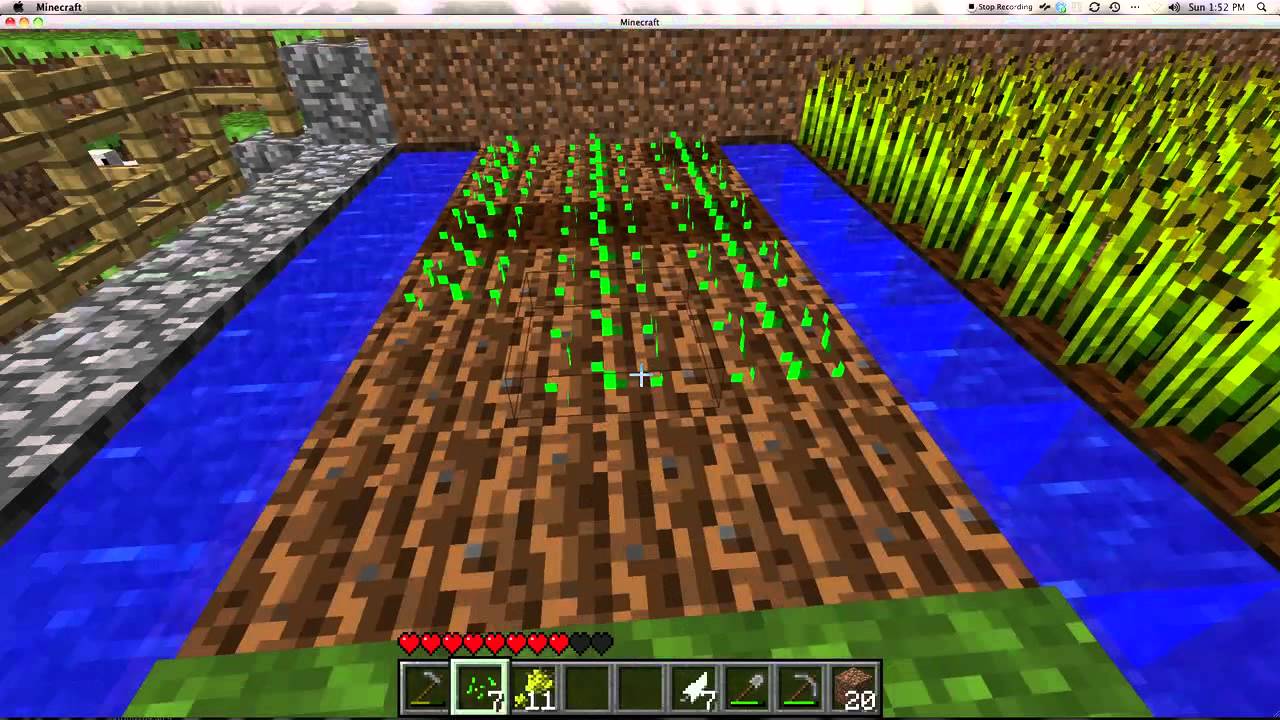
Task: Click the Time Machine clock icon
Action: click(x=1114, y=8)
